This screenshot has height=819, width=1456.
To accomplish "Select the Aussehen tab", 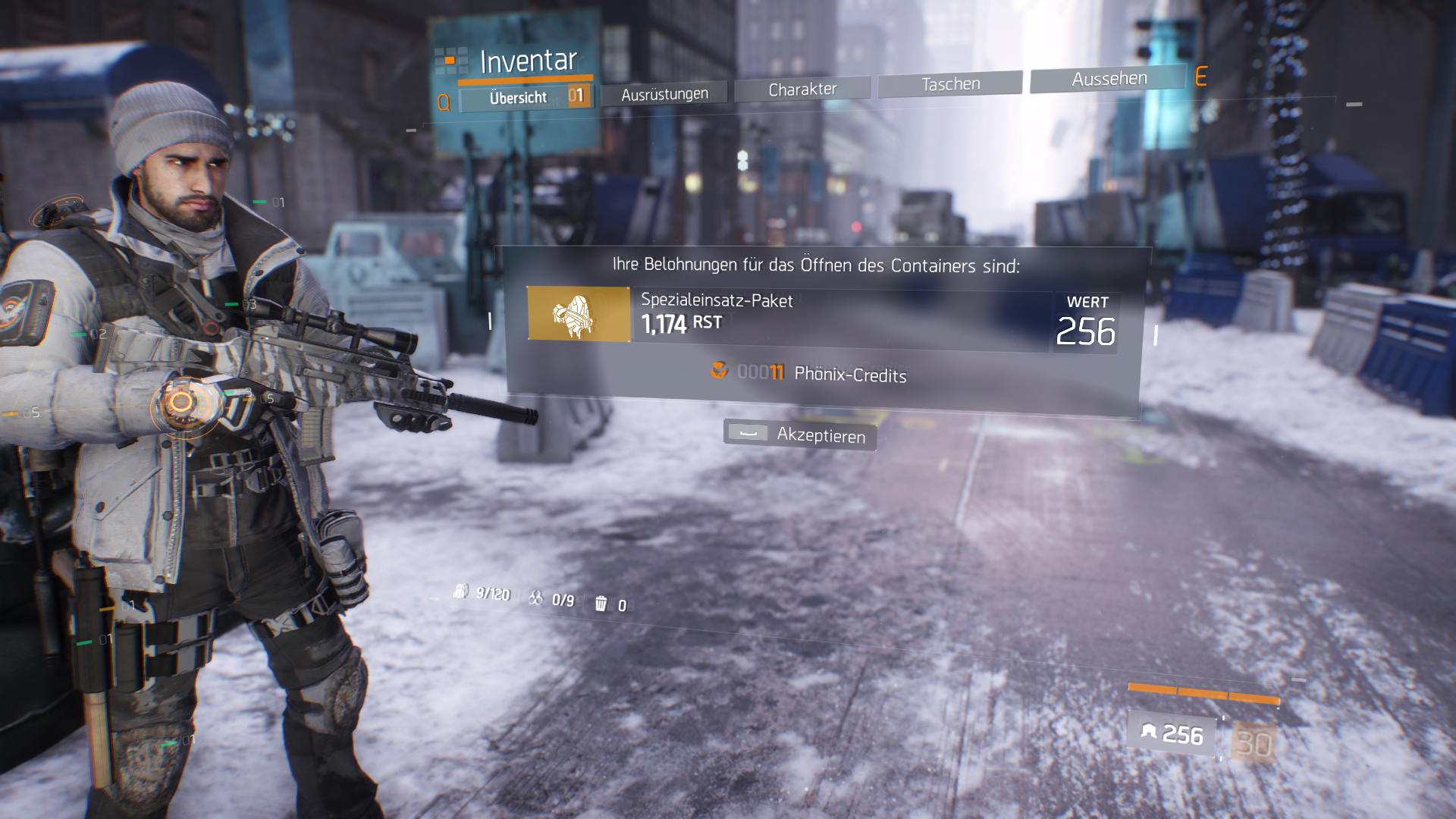I will (x=1108, y=78).
